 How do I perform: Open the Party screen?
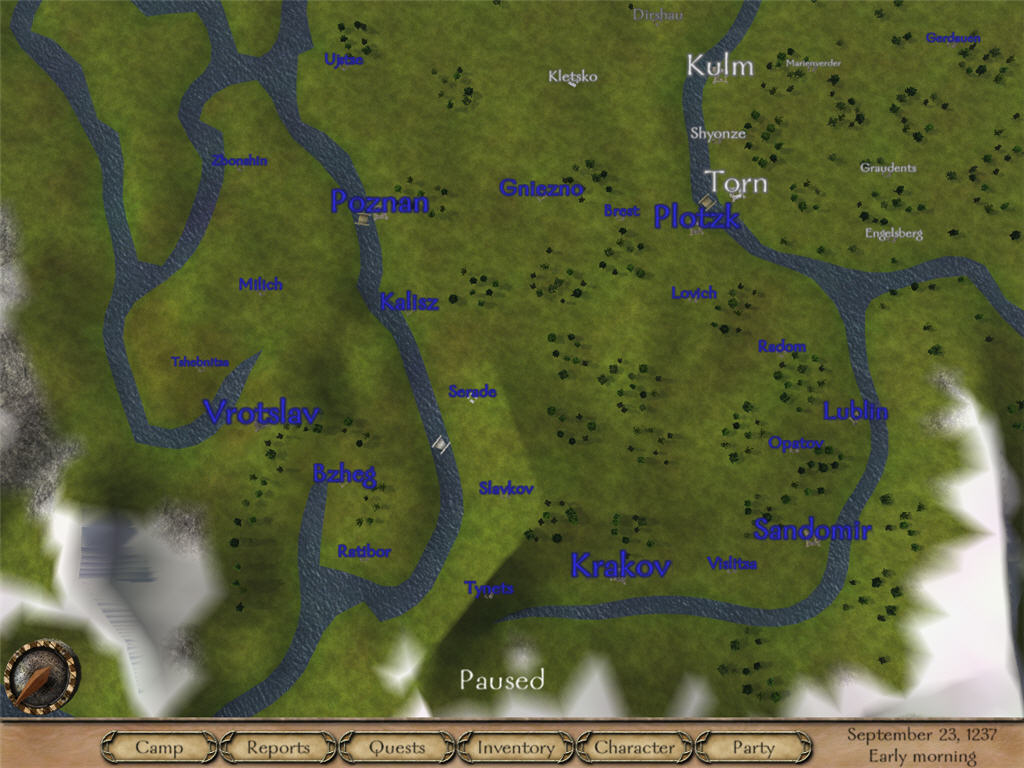coord(753,747)
